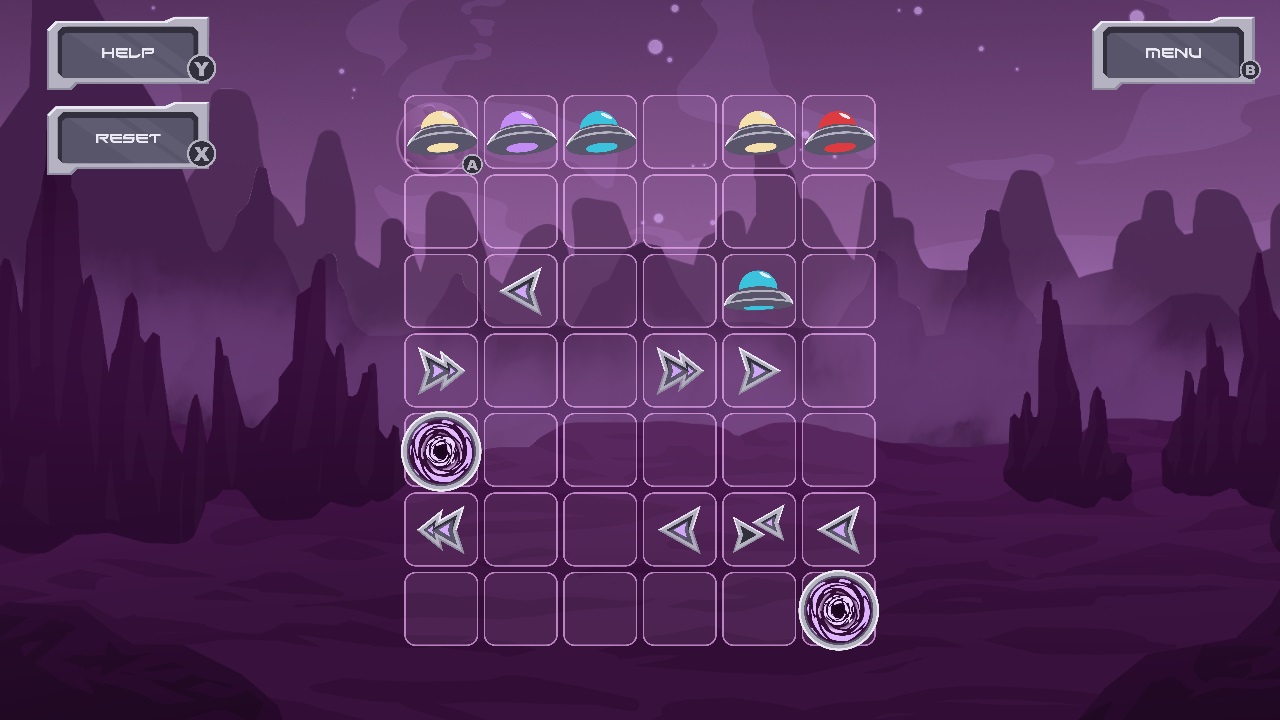Click the left arrow at the far right

click(x=839, y=529)
